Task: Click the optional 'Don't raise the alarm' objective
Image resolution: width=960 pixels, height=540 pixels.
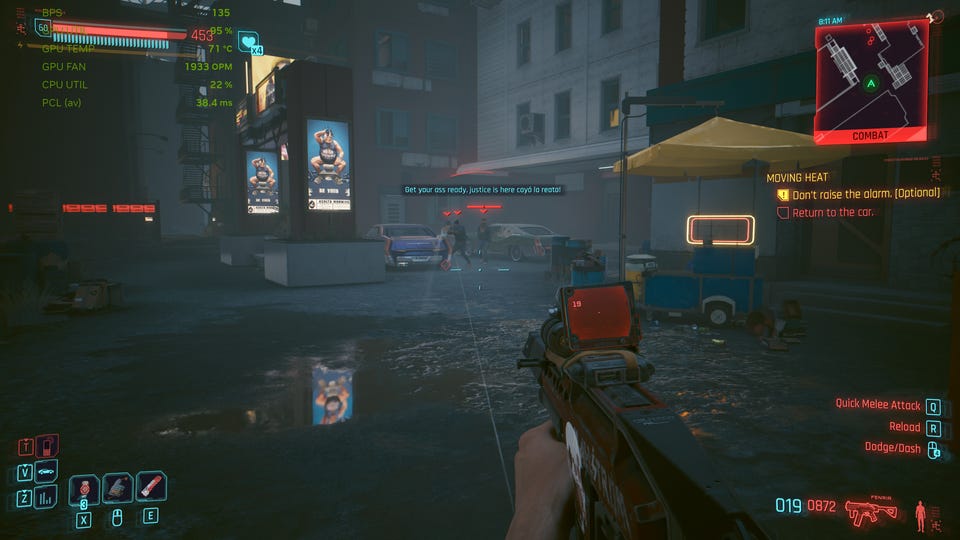Action: coord(866,195)
